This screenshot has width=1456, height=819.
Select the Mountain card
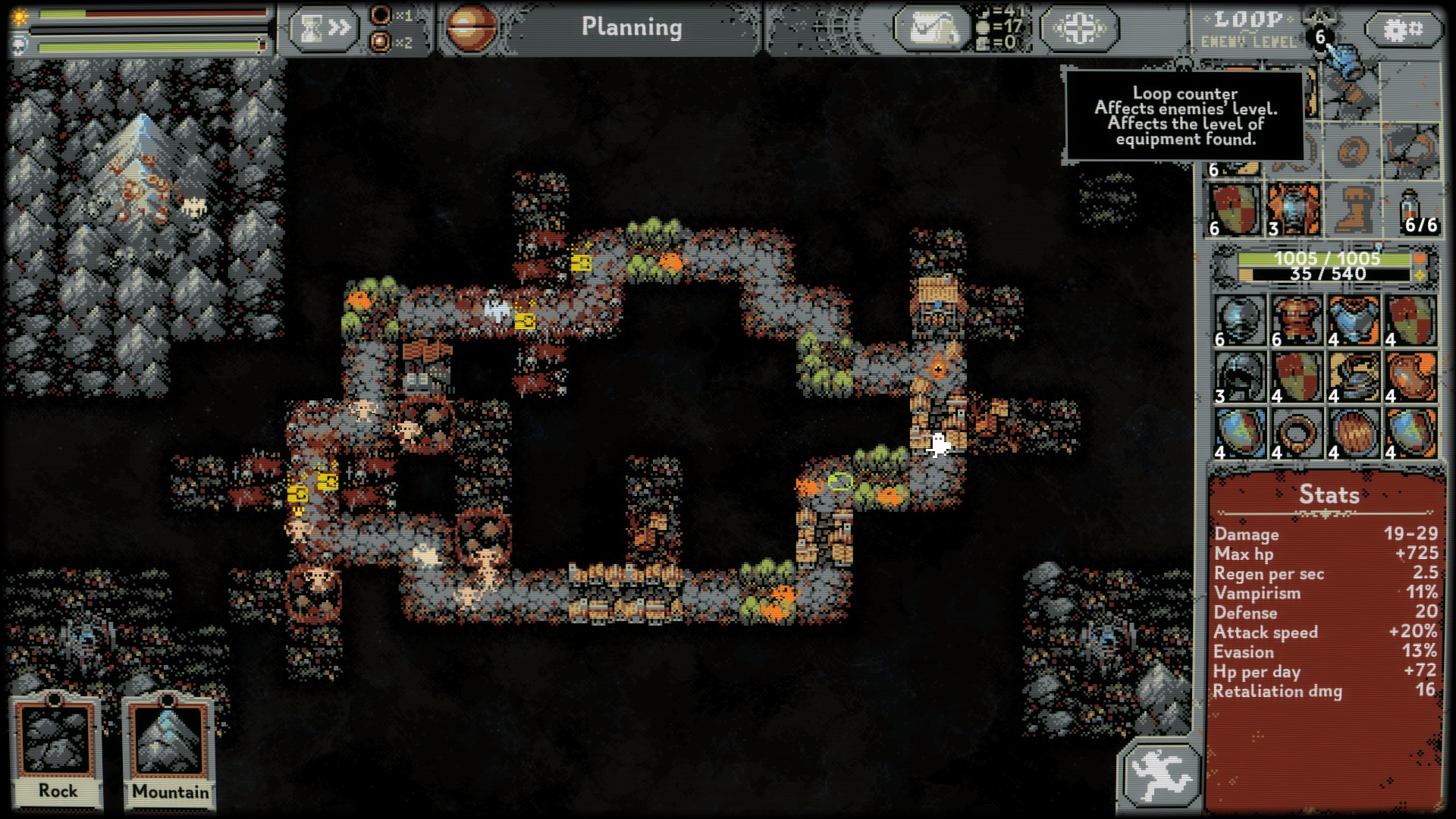point(170,751)
